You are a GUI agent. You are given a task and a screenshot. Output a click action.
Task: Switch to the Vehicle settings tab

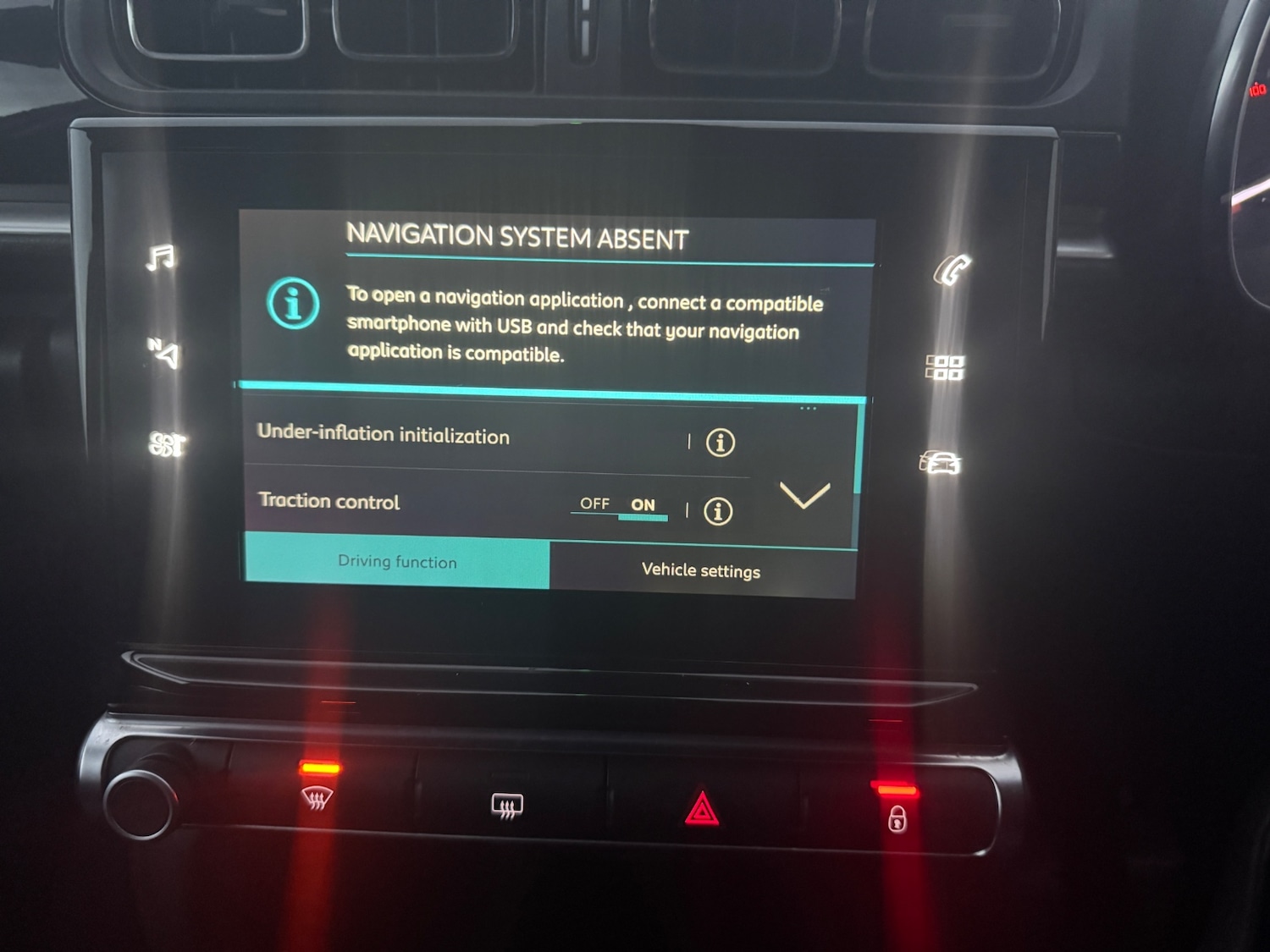click(701, 570)
